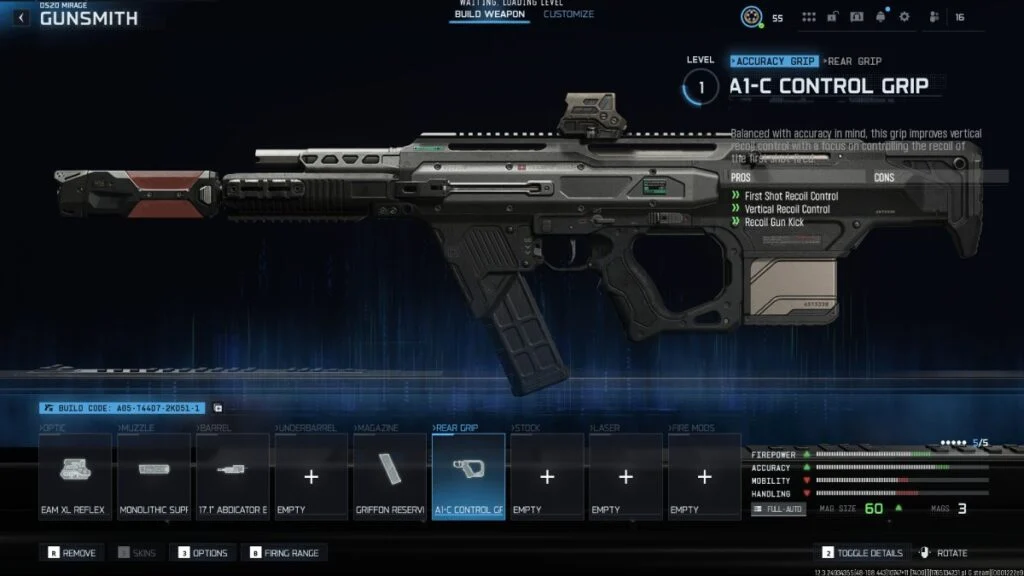This screenshot has height=576, width=1024.
Task: Select the Magazine slot with Griffon Reserve
Action: click(389, 476)
